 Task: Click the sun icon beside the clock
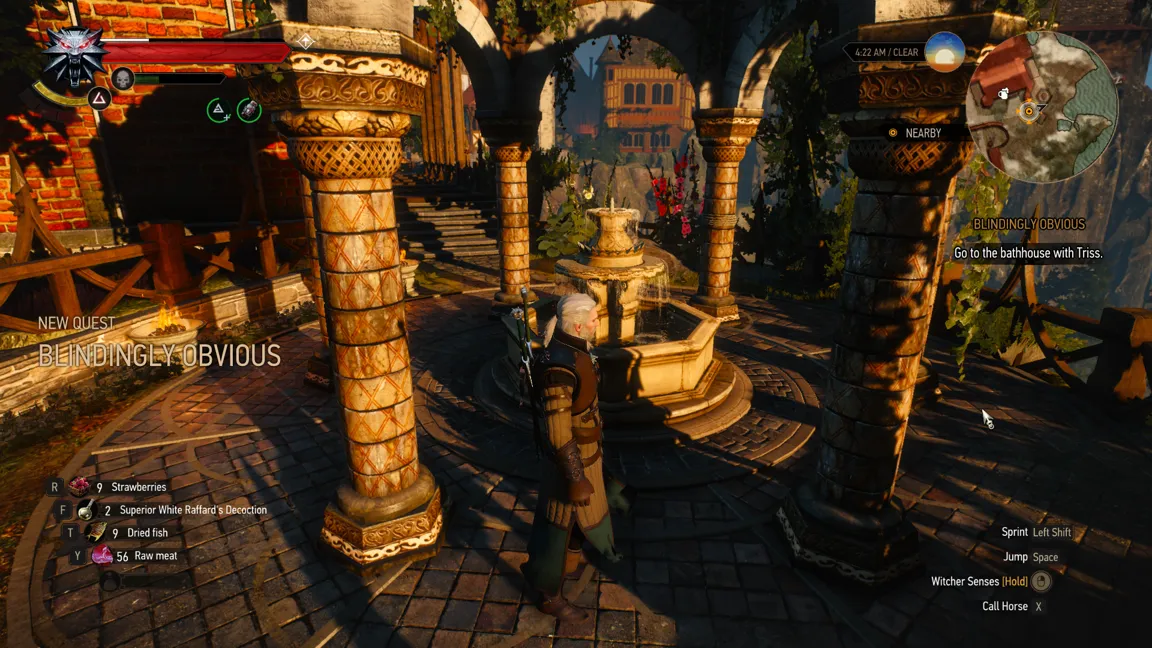(944, 51)
